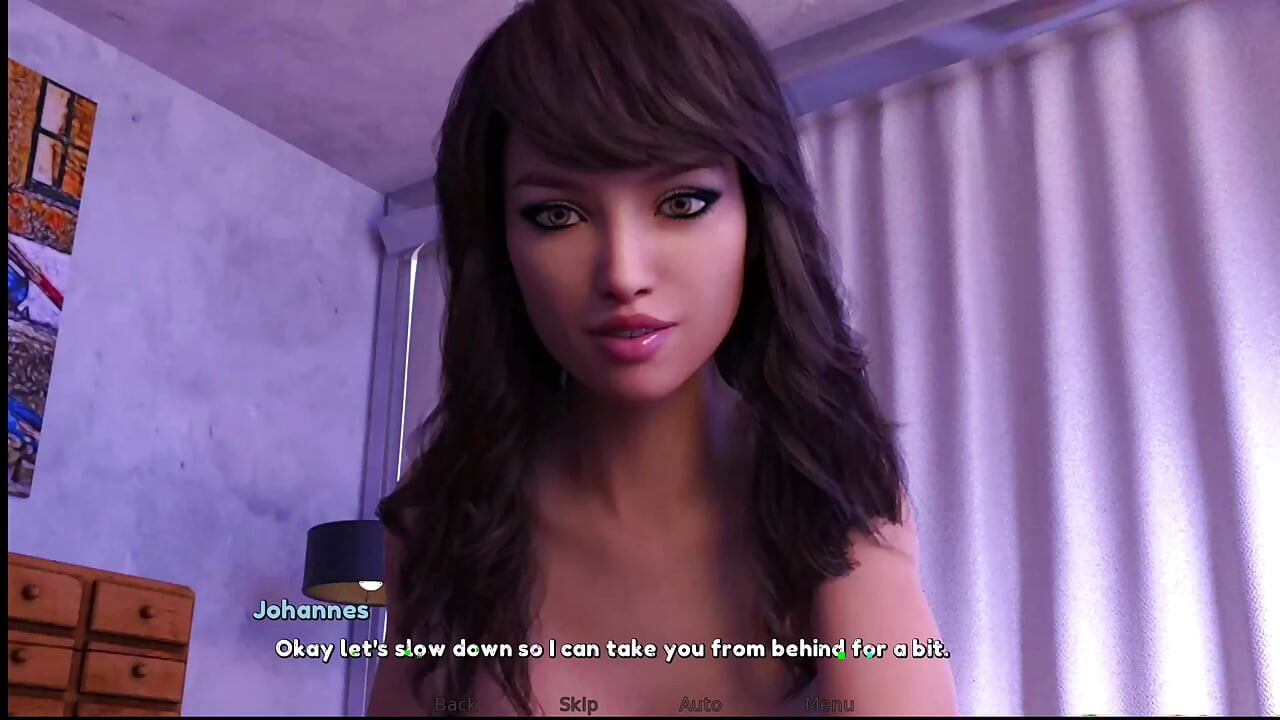1280x720 pixels.
Task: Click Back to view dialogue history
Action: tap(456, 704)
